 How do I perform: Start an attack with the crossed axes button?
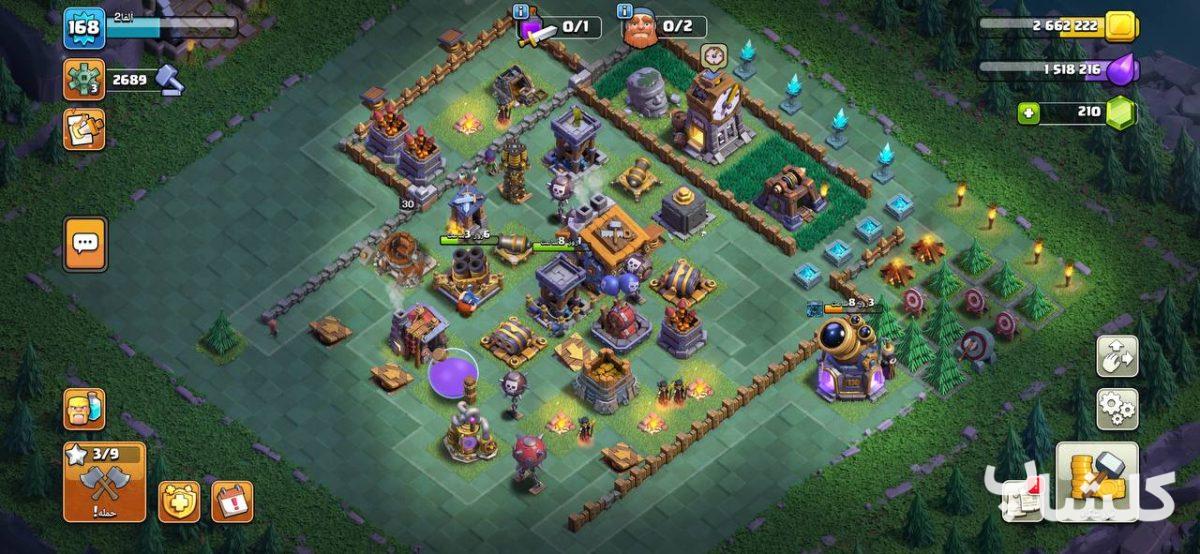104,482
